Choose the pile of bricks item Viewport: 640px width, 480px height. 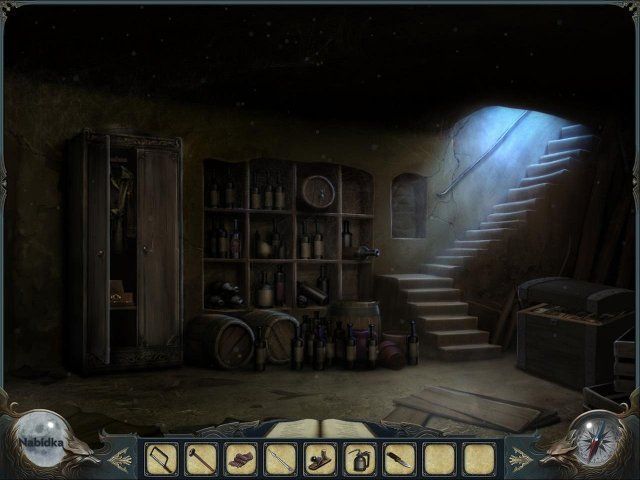click(241, 459)
